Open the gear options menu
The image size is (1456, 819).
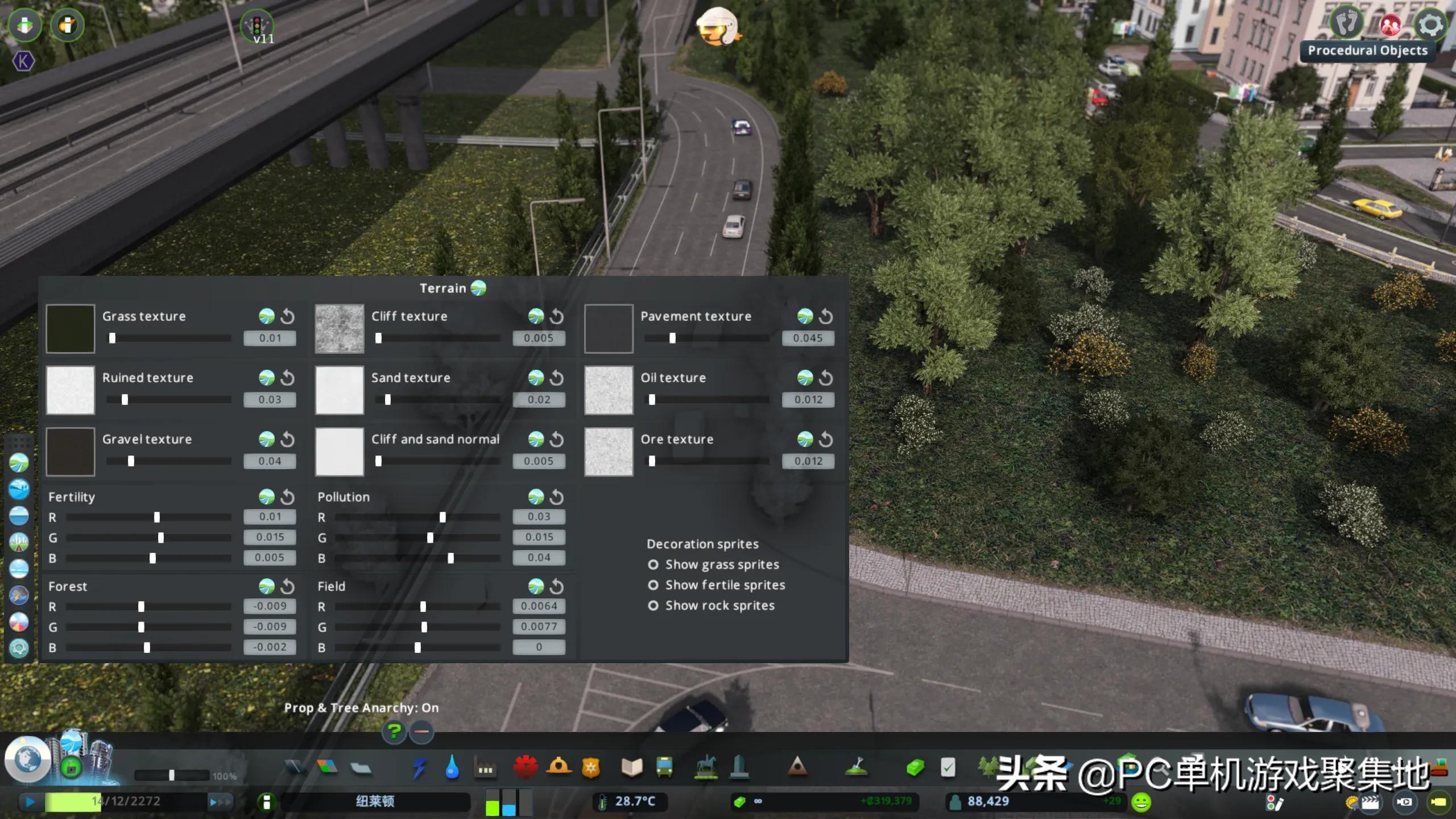click(1430, 25)
